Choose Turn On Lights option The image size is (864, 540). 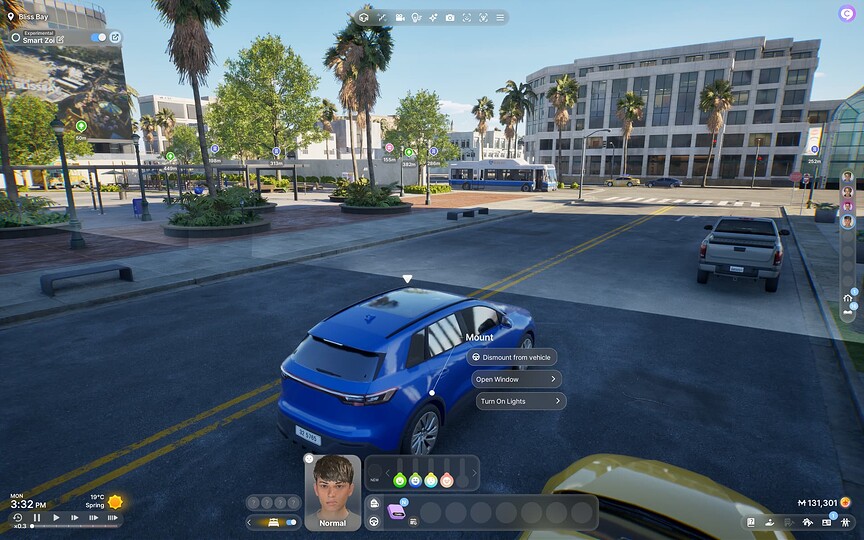(521, 401)
